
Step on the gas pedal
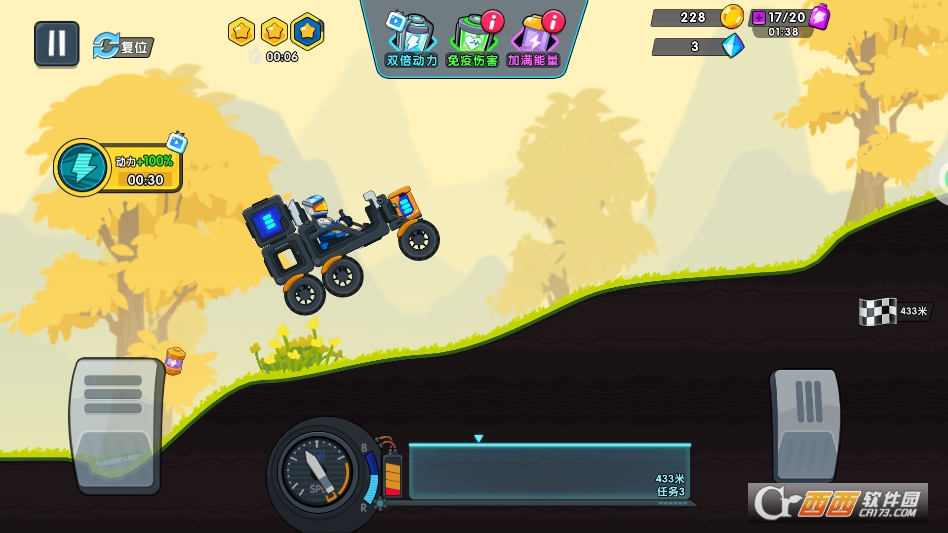tap(805, 424)
